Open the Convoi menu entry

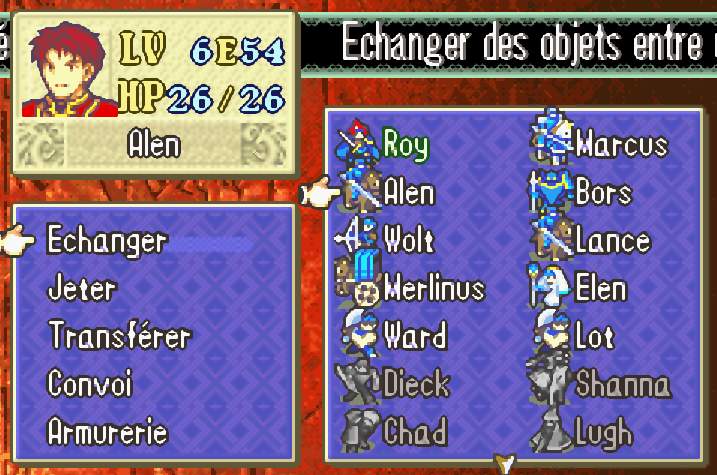[x=90, y=384]
